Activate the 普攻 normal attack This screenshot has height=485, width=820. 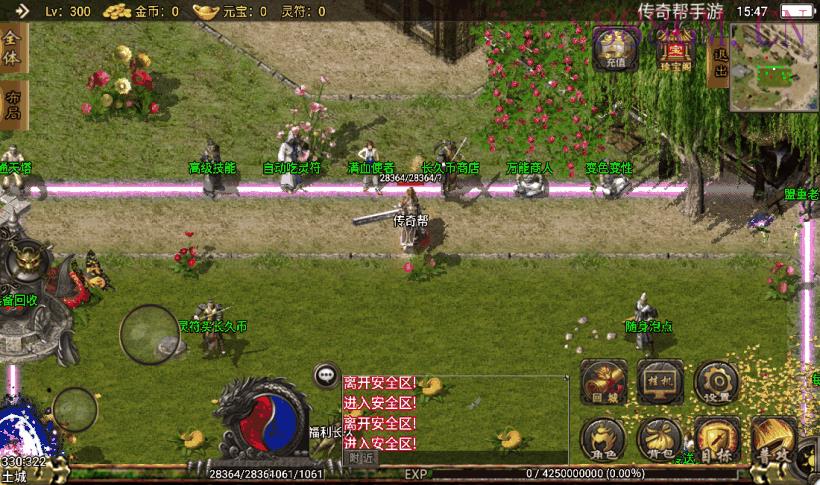click(x=773, y=441)
